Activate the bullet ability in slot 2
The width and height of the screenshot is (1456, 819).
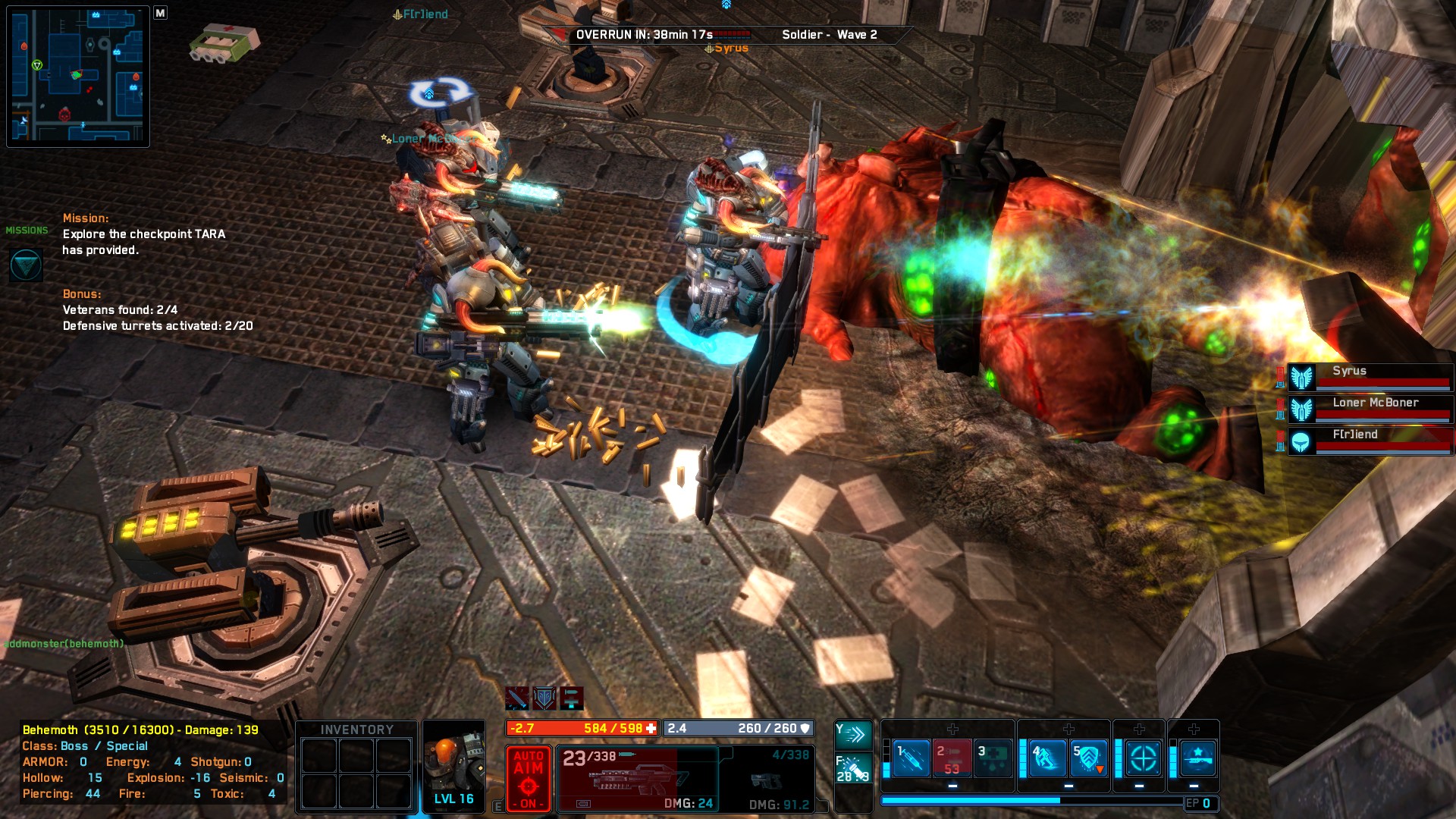coord(952,758)
